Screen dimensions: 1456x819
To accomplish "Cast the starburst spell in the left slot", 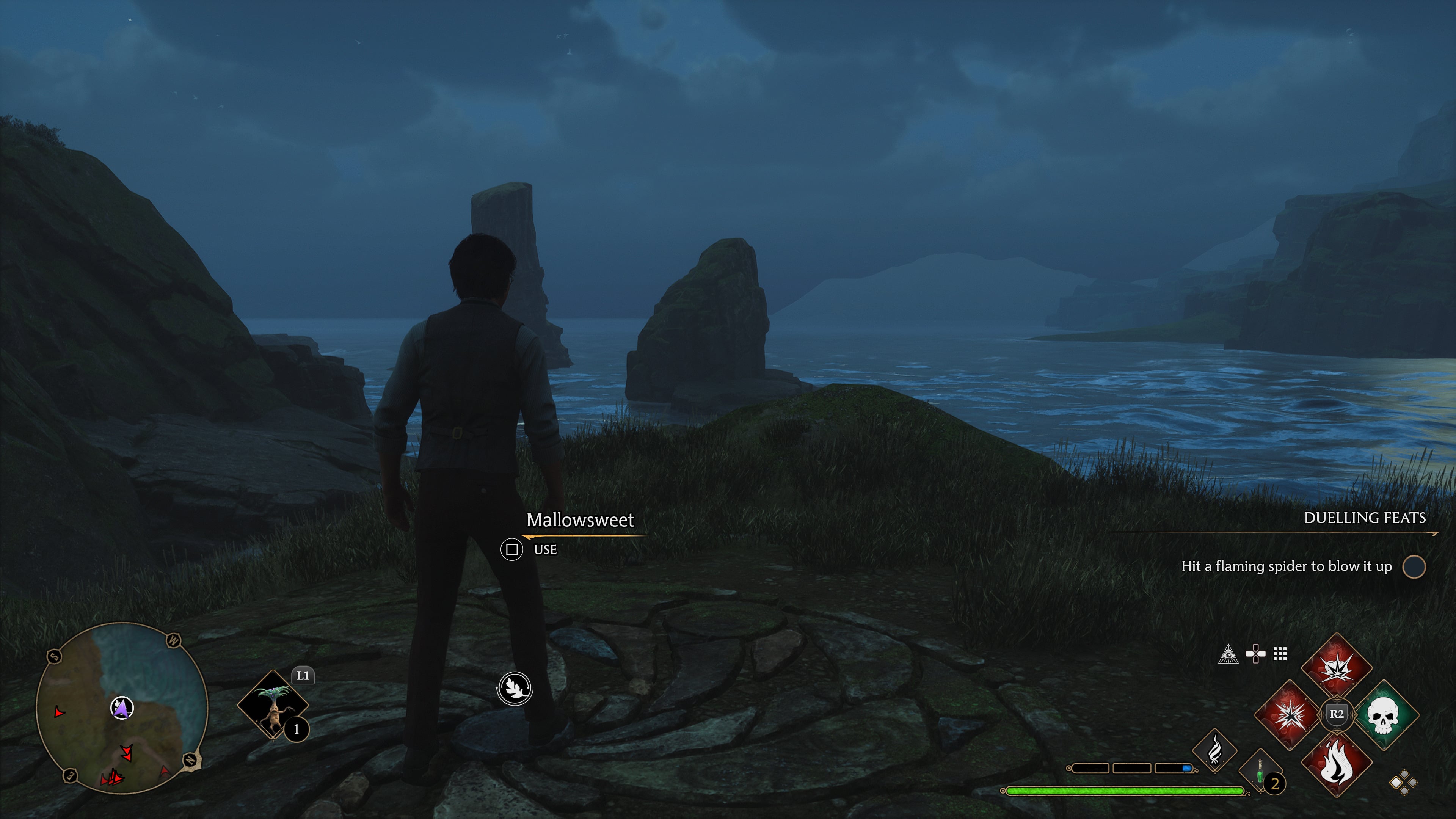I will pyautogui.click(x=1289, y=715).
